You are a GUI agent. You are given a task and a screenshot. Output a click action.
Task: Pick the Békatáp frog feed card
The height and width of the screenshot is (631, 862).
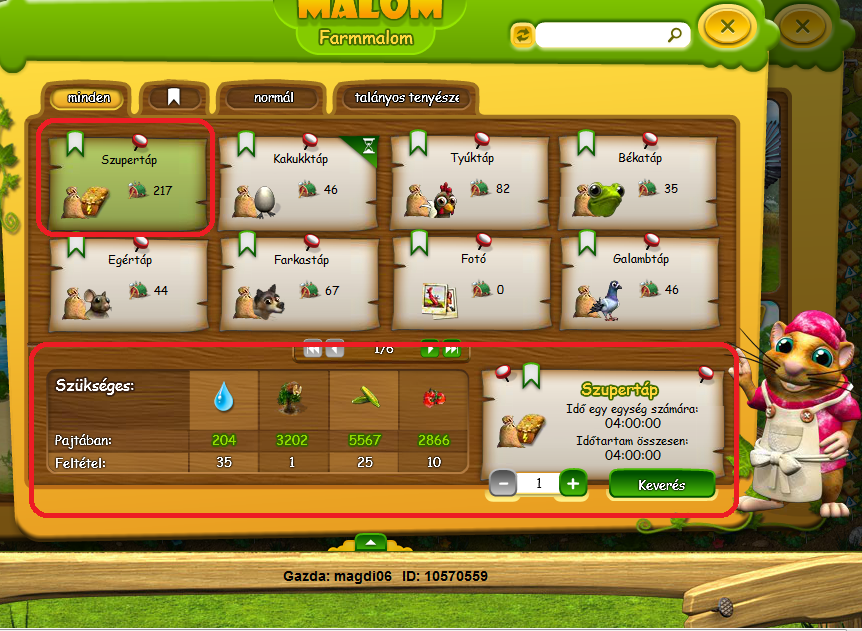tap(639, 177)
